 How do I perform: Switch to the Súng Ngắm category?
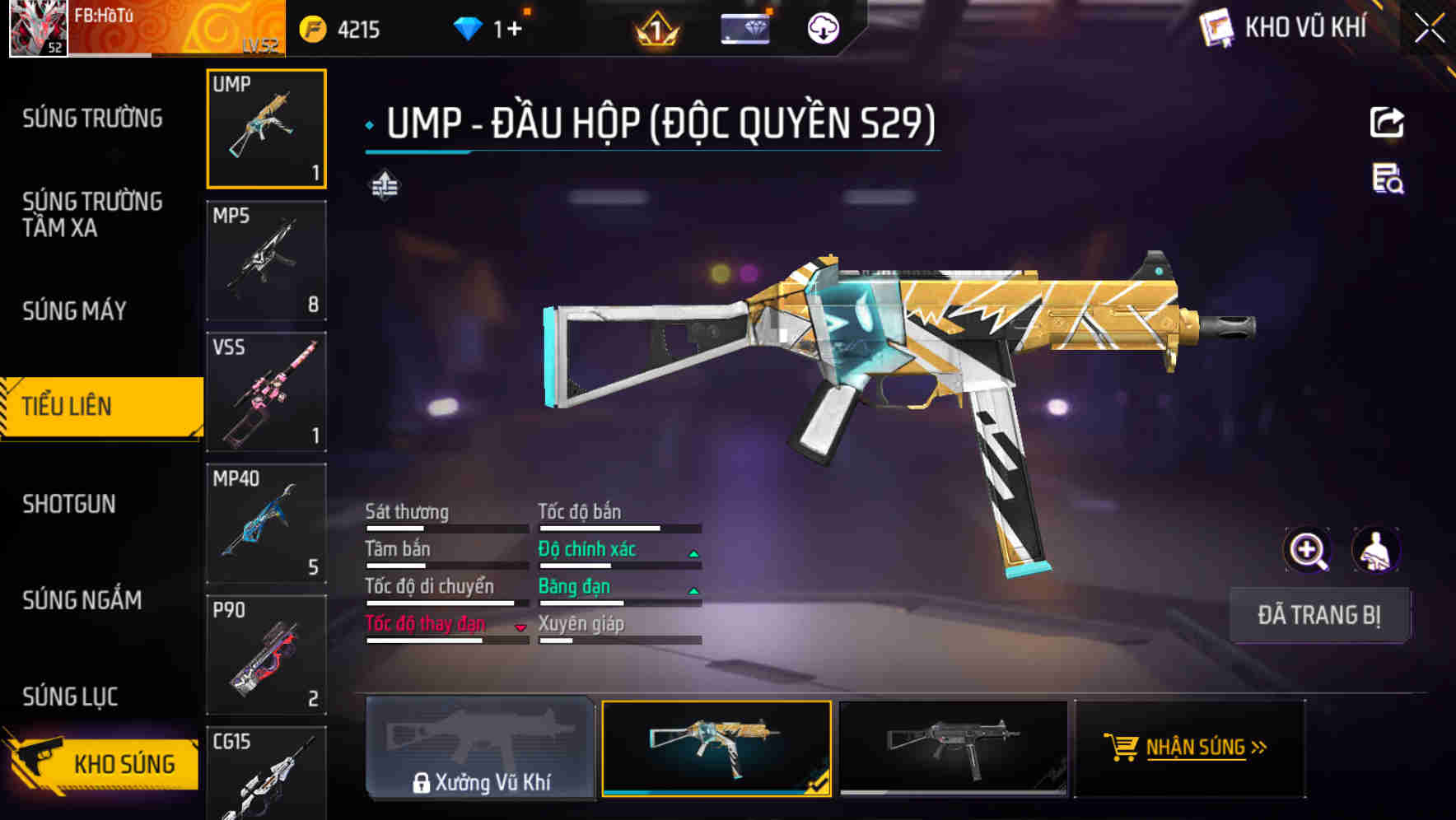click(x=82, y=600)
